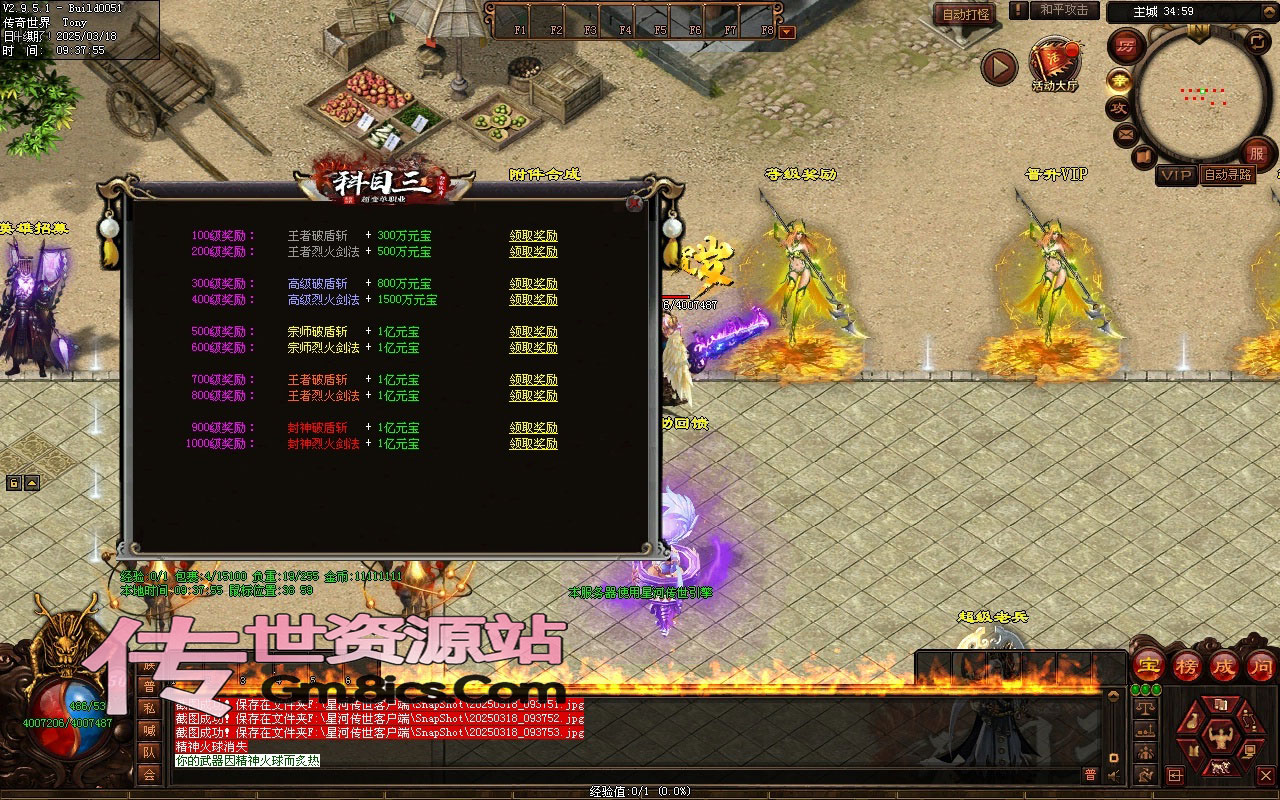Toggle the 自动打怪 auto-fight button
Image resolution: width=1280 pixels, height=800 pixels.
tap(966, 14)
